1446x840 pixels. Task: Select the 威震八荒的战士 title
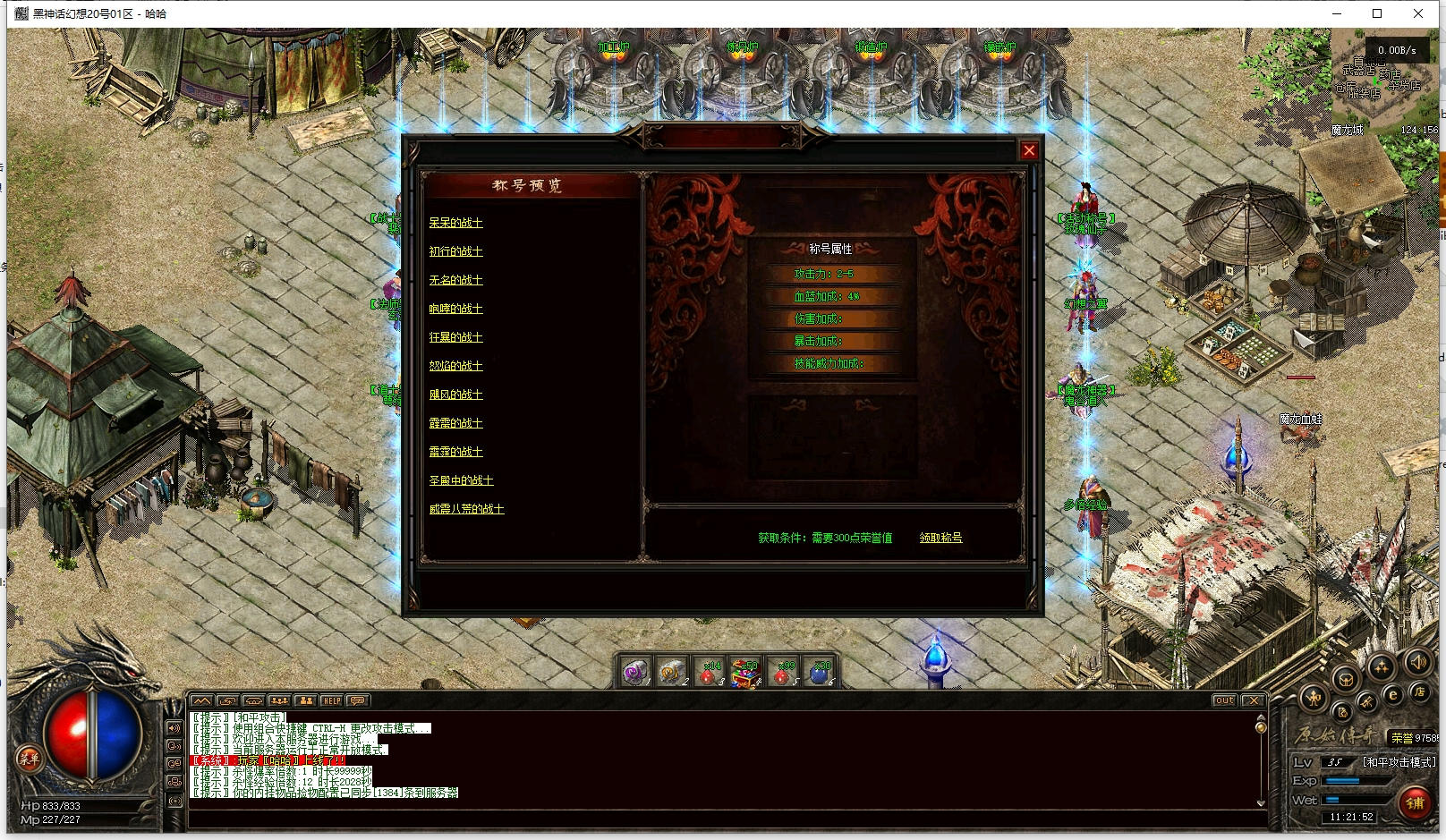pos(466,509)
